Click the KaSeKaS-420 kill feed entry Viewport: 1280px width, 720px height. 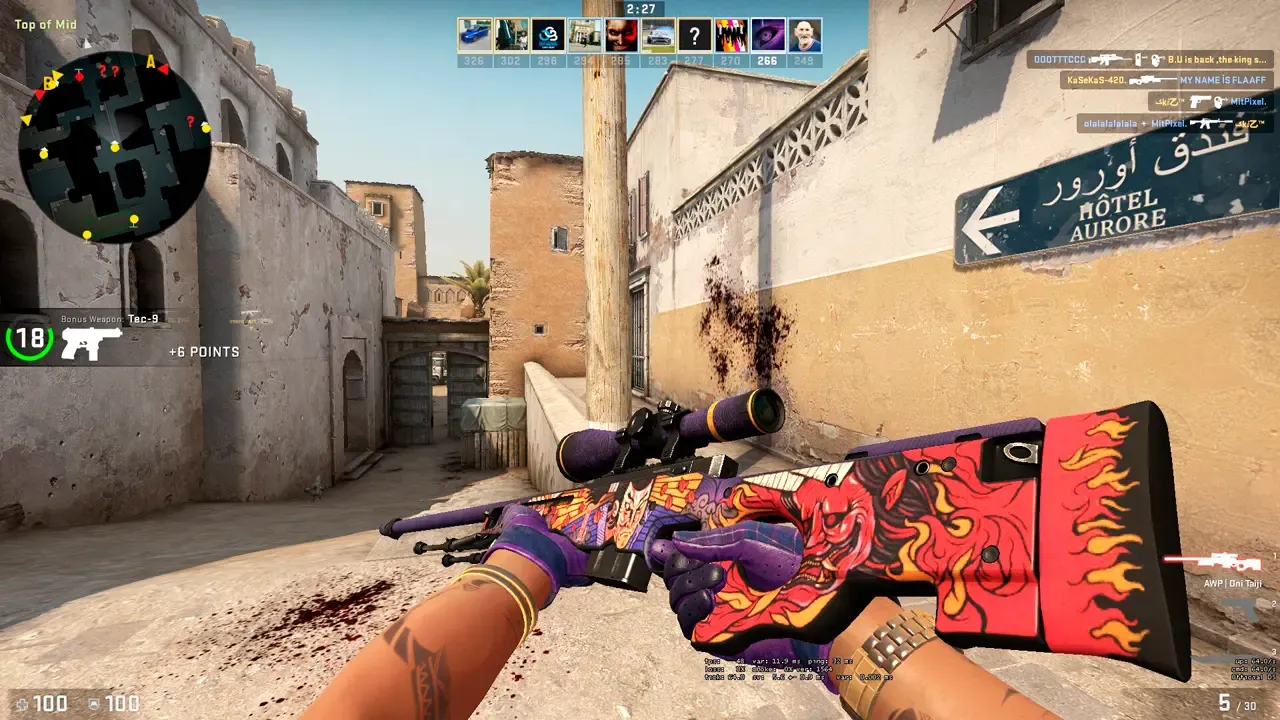[x=1167, y=80]
